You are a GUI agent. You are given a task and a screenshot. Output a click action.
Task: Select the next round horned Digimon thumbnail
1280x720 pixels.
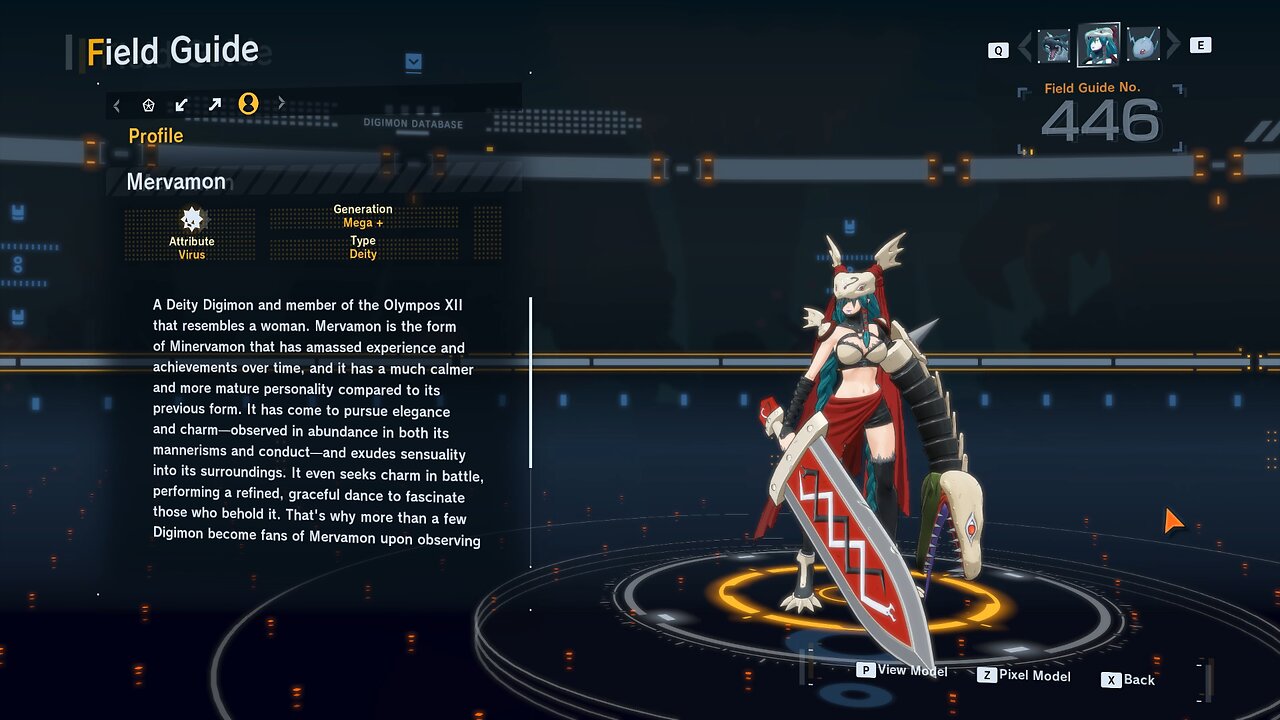click(1142, 46)
